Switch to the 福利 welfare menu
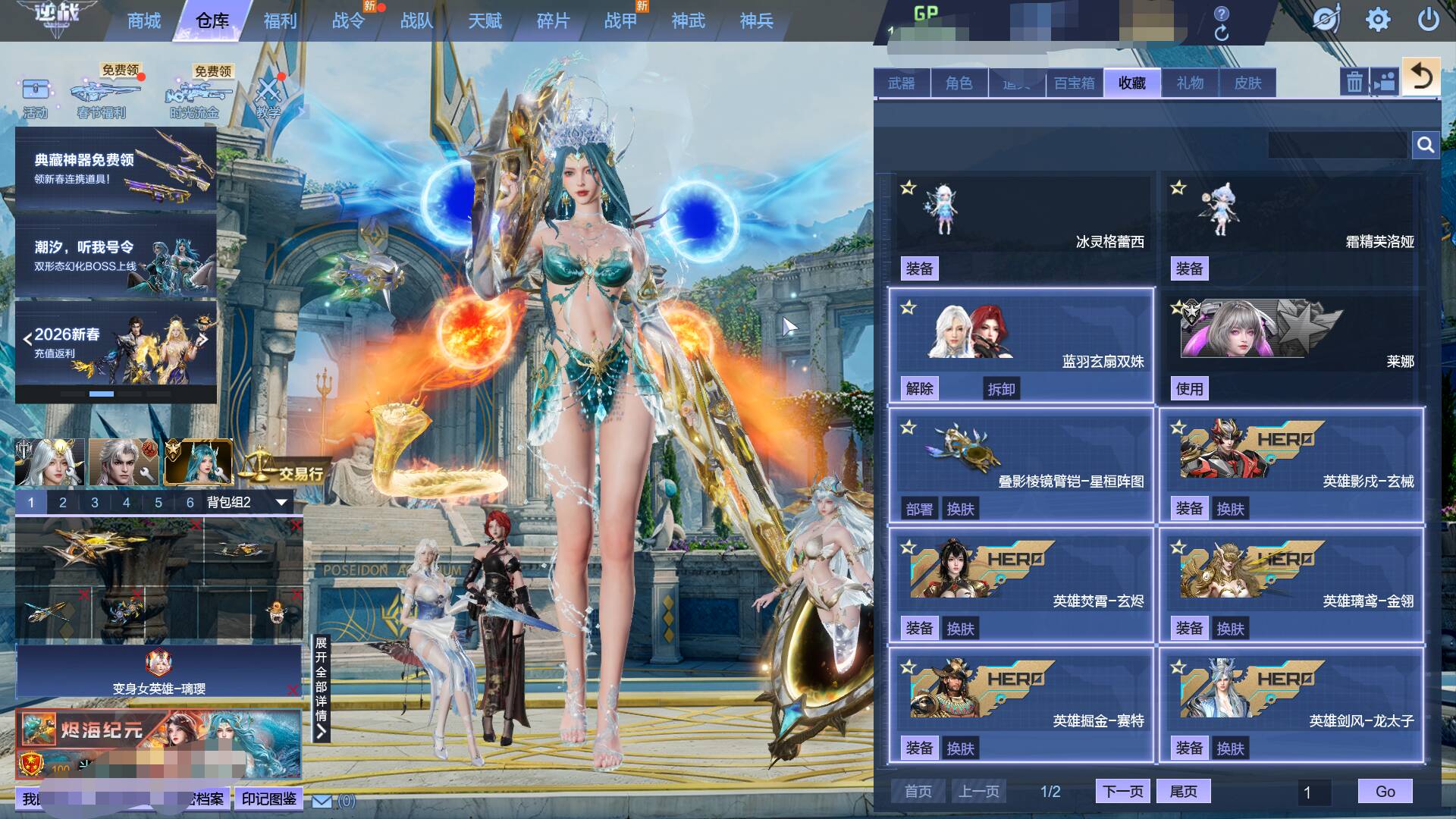The image size is (1456, 819). click(280, 21)
